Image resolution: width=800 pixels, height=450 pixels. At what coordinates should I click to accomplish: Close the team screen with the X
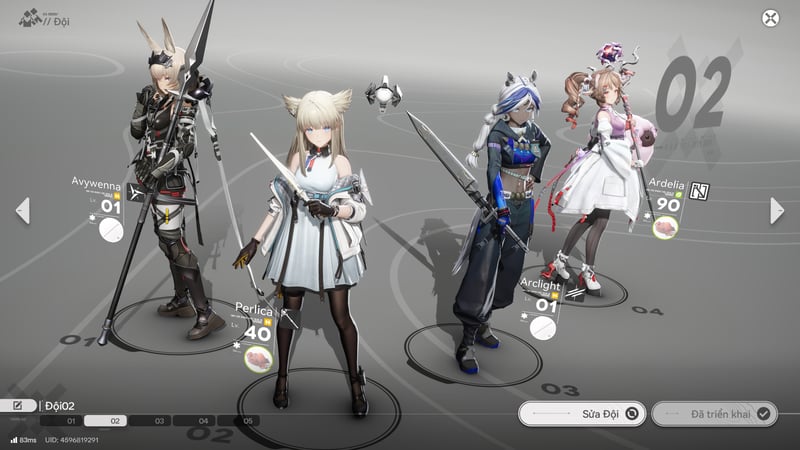coord(770,18)
